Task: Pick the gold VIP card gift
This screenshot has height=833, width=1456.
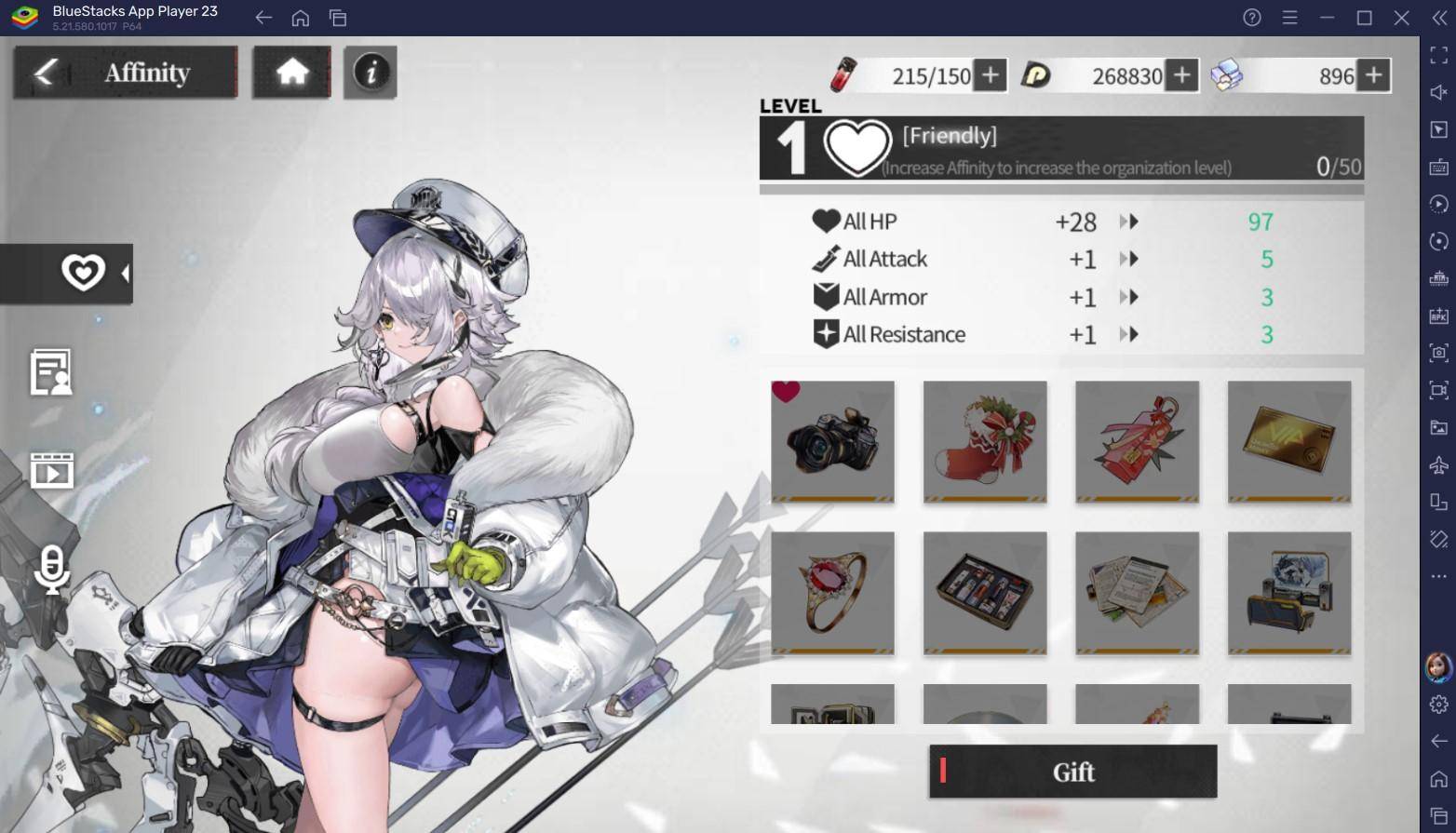Action: click(1289, 441)
